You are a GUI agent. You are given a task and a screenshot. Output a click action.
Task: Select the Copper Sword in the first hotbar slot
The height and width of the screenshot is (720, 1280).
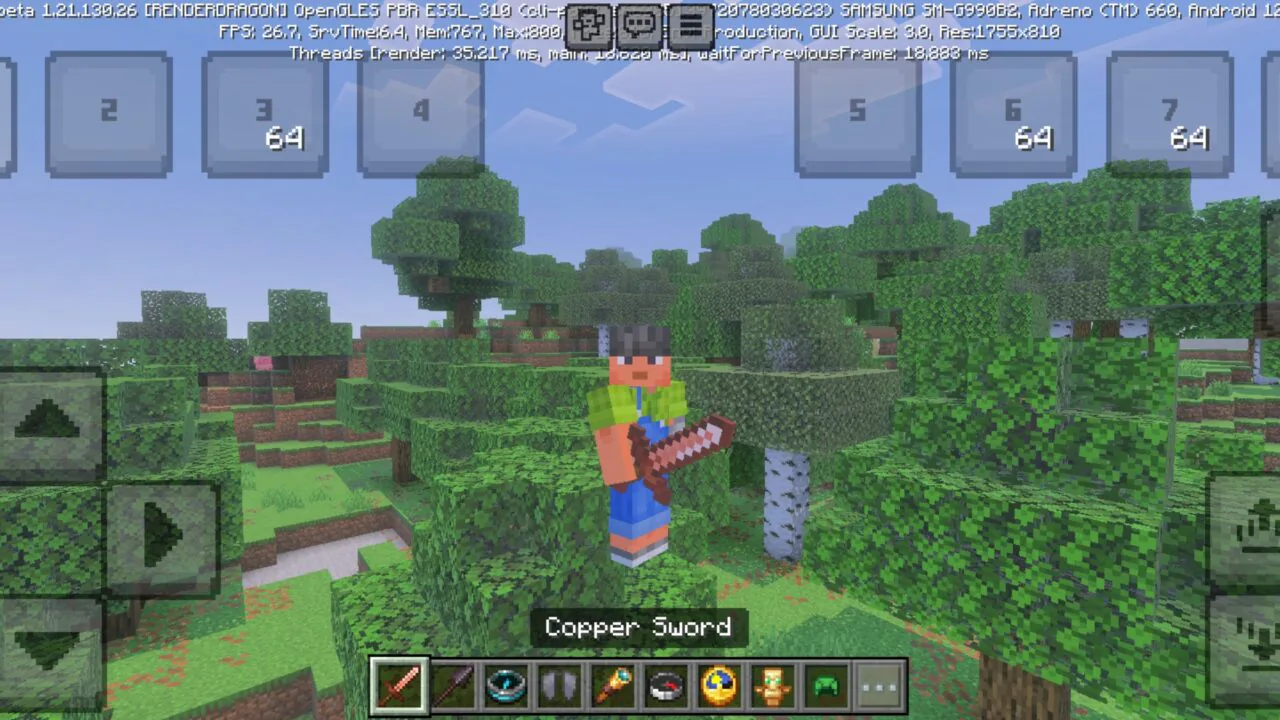click(x=399, y=684)
